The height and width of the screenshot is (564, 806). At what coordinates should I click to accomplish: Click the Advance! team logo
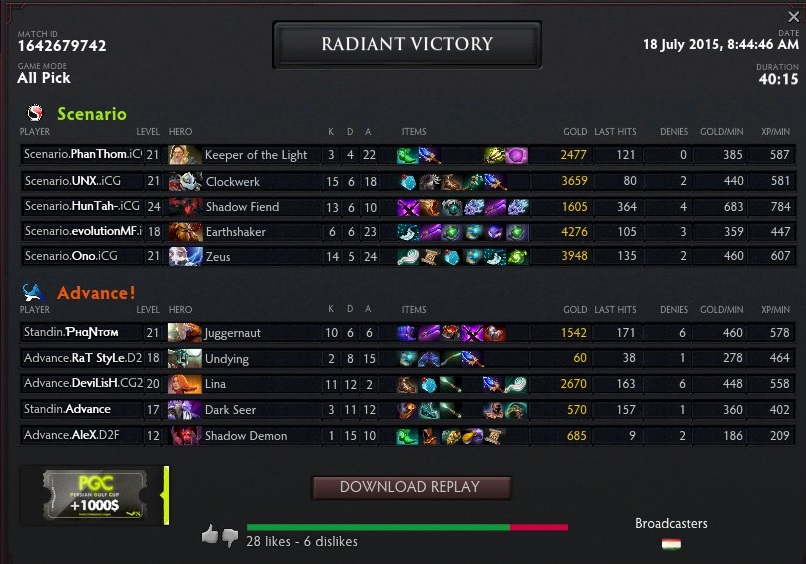click(36, 293)
